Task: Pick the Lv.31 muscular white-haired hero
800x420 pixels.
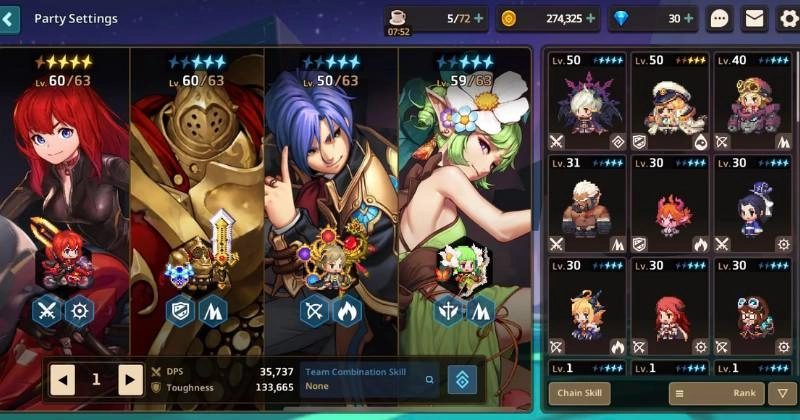Action: click(586, 203)
